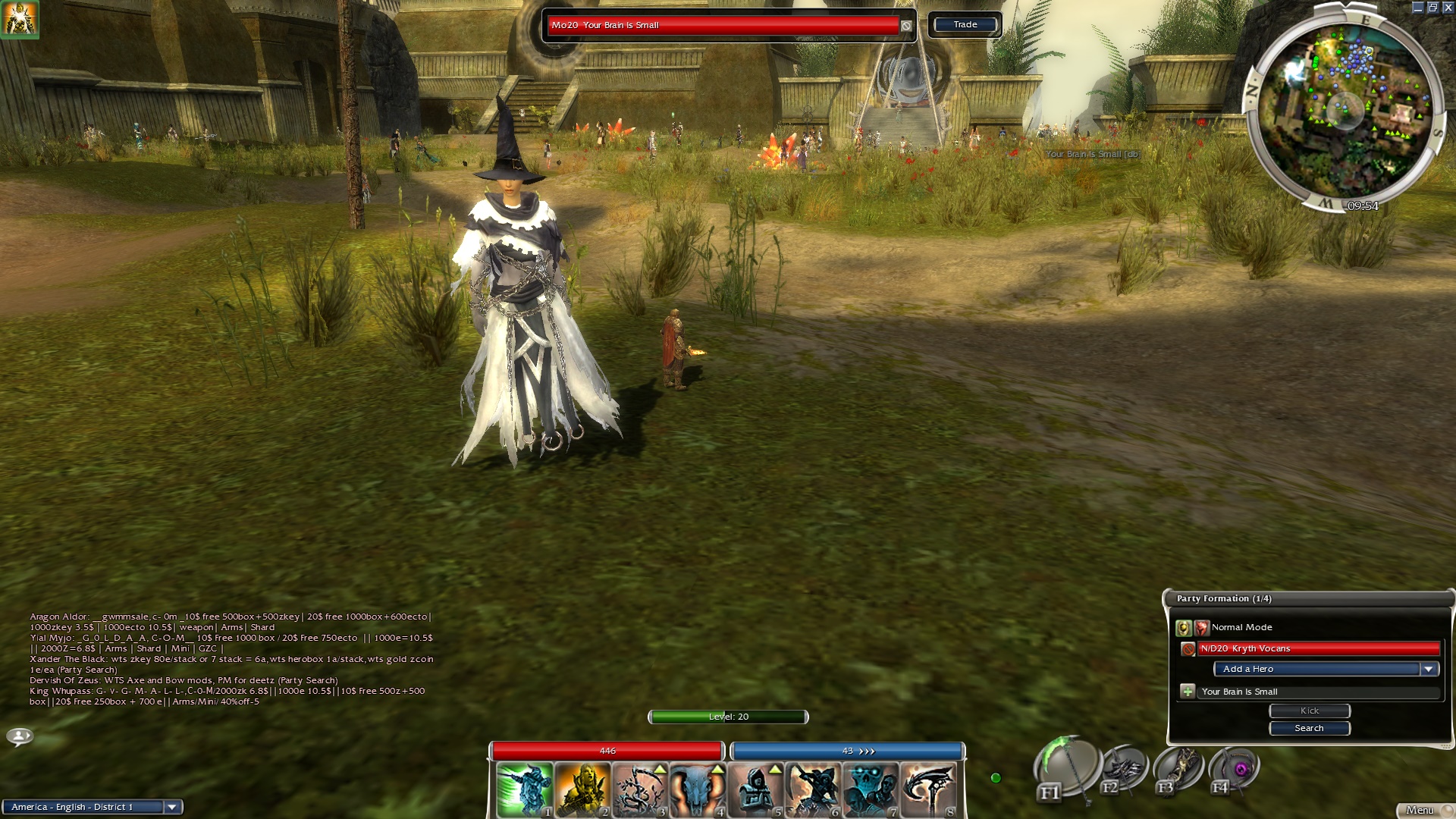
Task: Activate the hooded figure skill in slot 5
Action: click(x=755, y=790)
